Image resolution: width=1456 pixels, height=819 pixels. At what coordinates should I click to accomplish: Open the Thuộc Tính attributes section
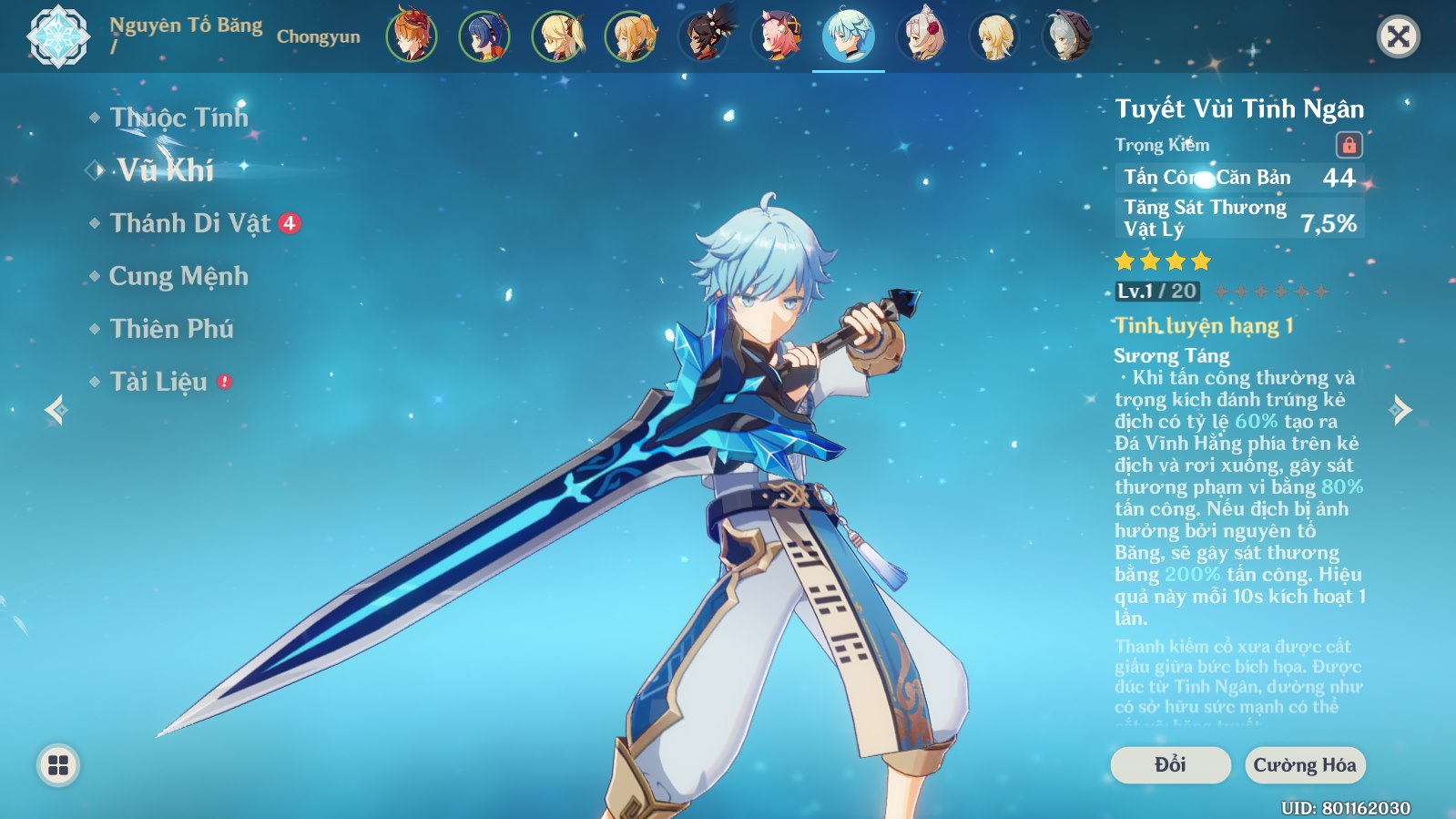pos(178,118)
